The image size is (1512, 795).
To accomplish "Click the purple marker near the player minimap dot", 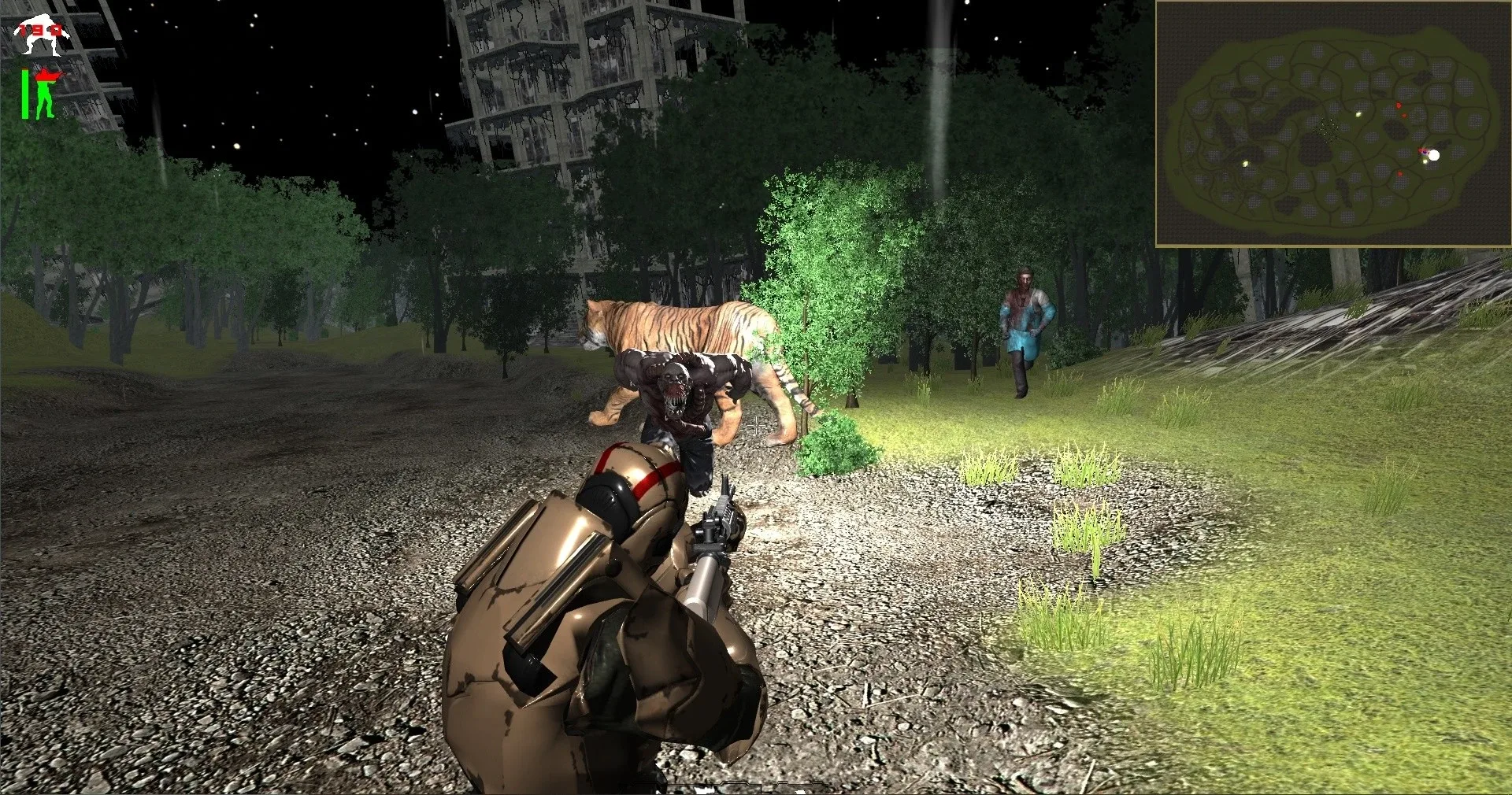I will click(x=1425, y=152).
